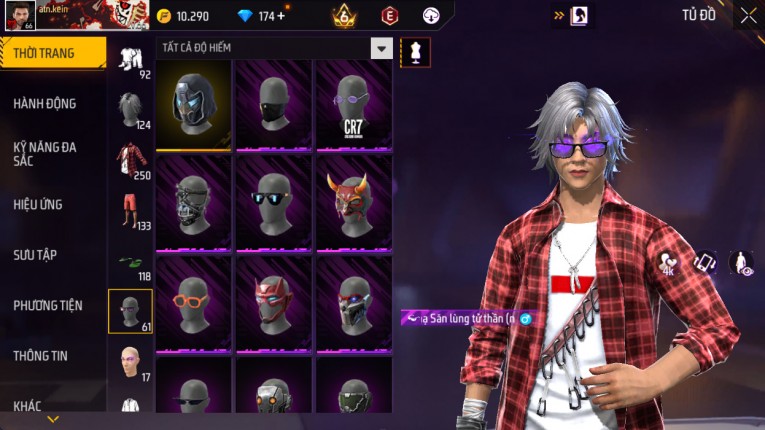Open the Kỹ Năng Đa Sắc section

pyautogui.click(x=45, y=153)
